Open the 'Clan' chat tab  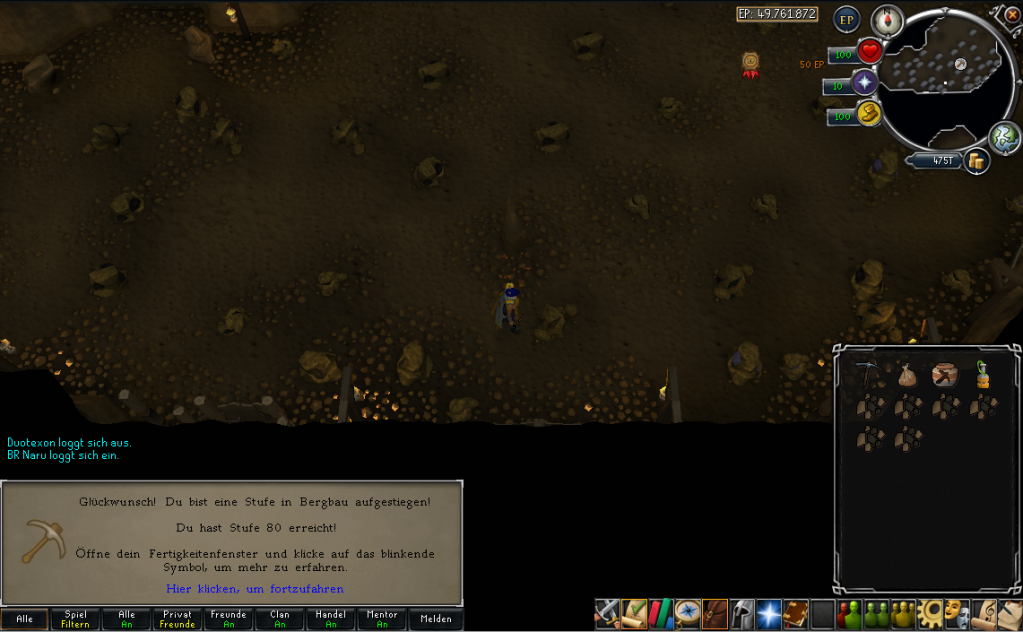coord(280,619)
